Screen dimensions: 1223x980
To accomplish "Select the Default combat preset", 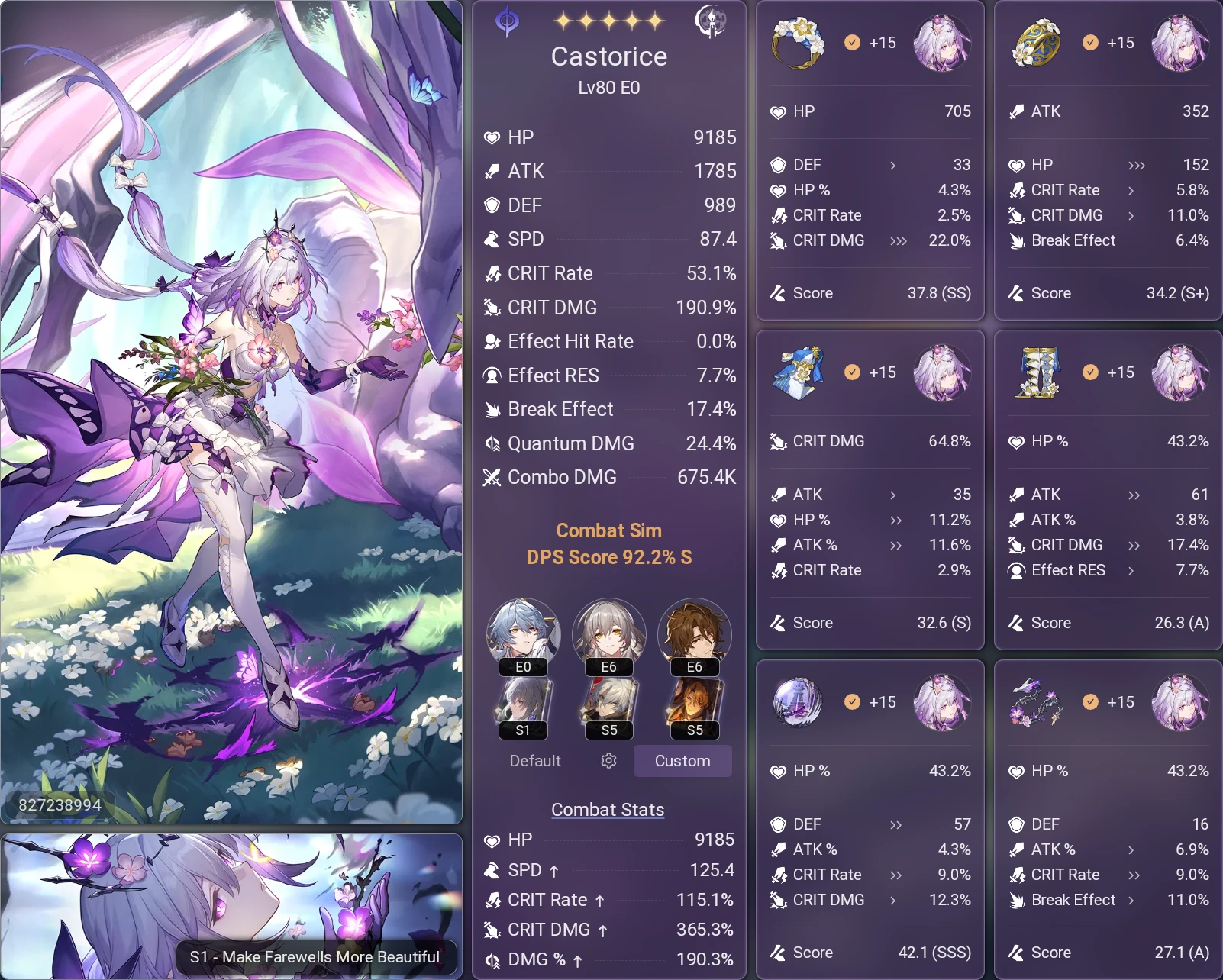I will point(534,761).
